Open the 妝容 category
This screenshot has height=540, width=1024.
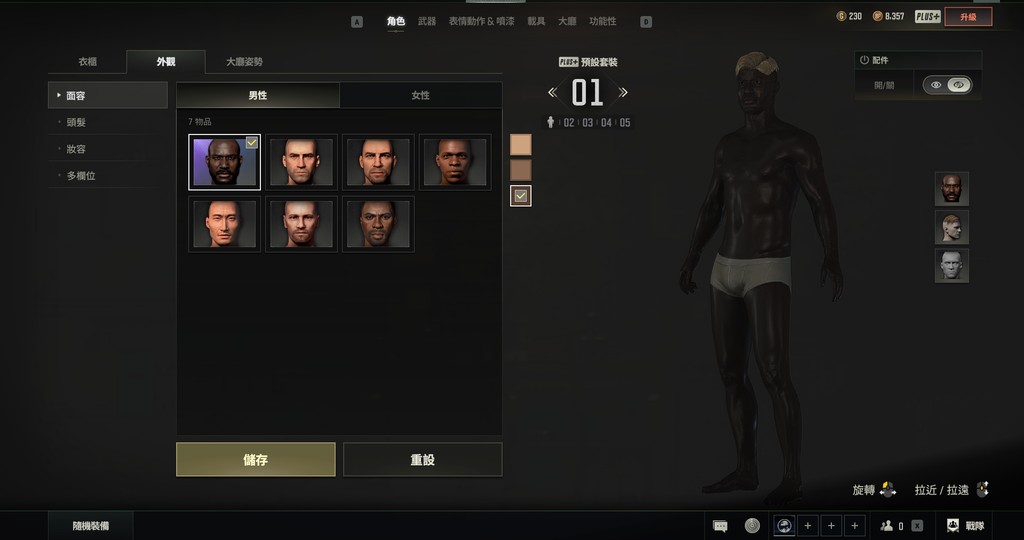pos(76,149)
